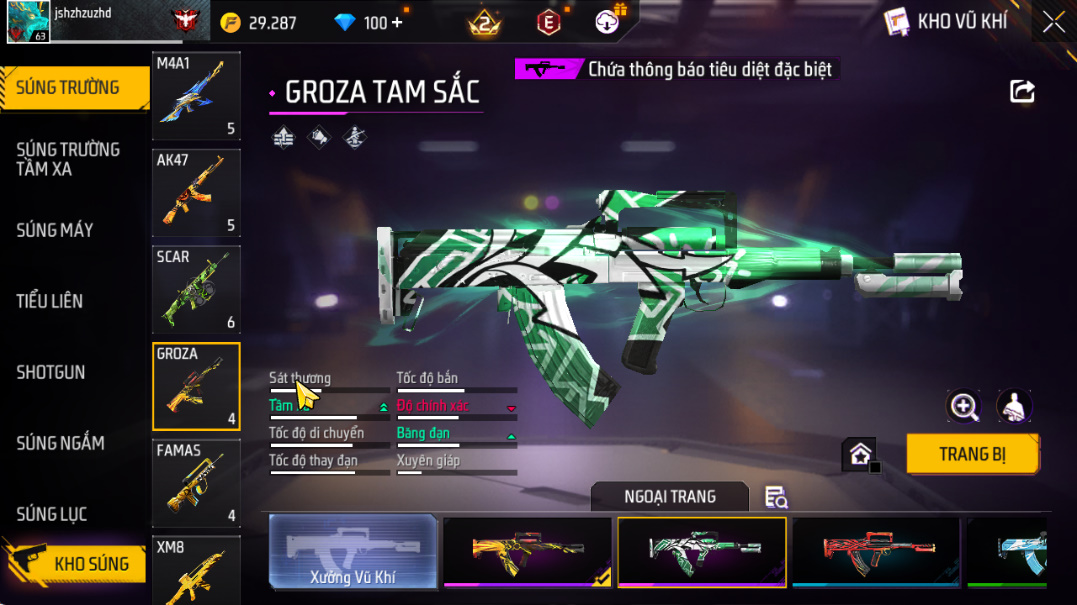Equip skin with the TRANG BỊ button
The height and width of the screenshot is (605, 1077).
(x=972, y=454)
